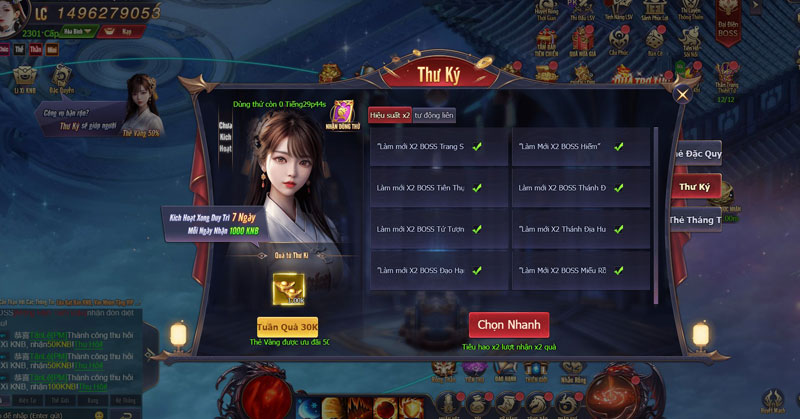Toggle the X2 BOSS Đạo Hạ option

(477, 271)
